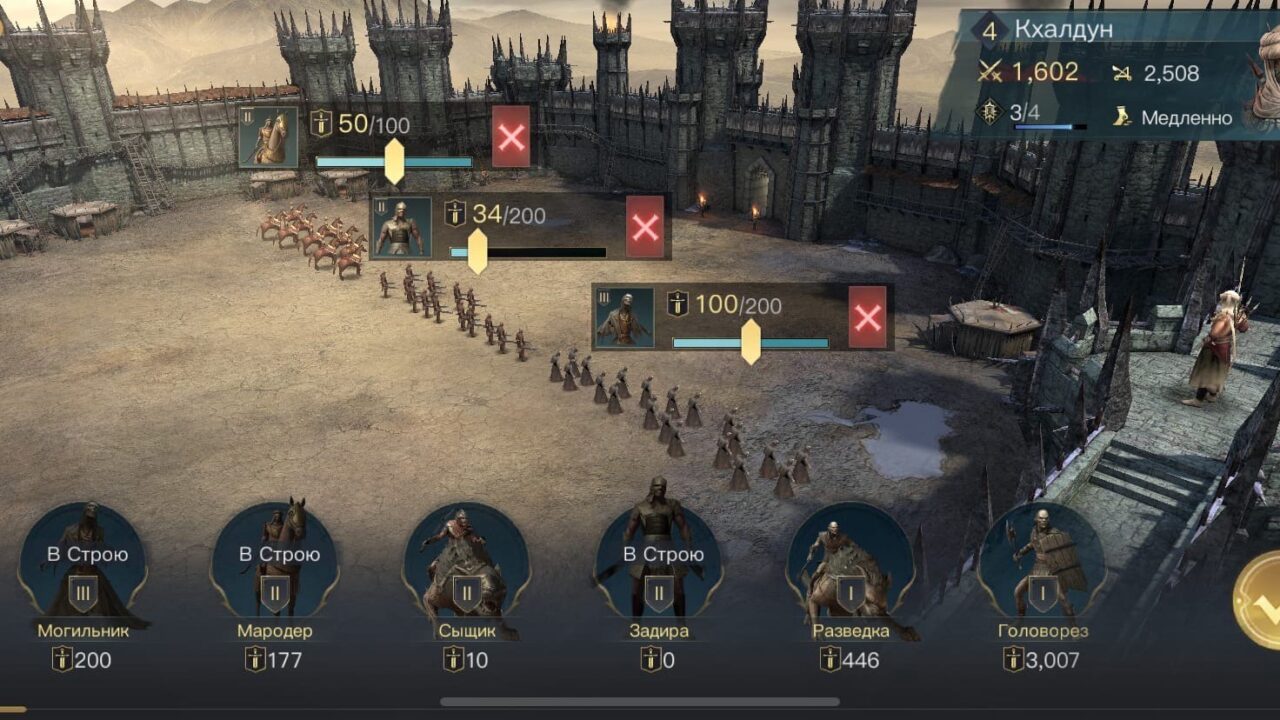1280x720 pixels.
Task: Choose the Сыщик troop type
Action: click(466, 567)
